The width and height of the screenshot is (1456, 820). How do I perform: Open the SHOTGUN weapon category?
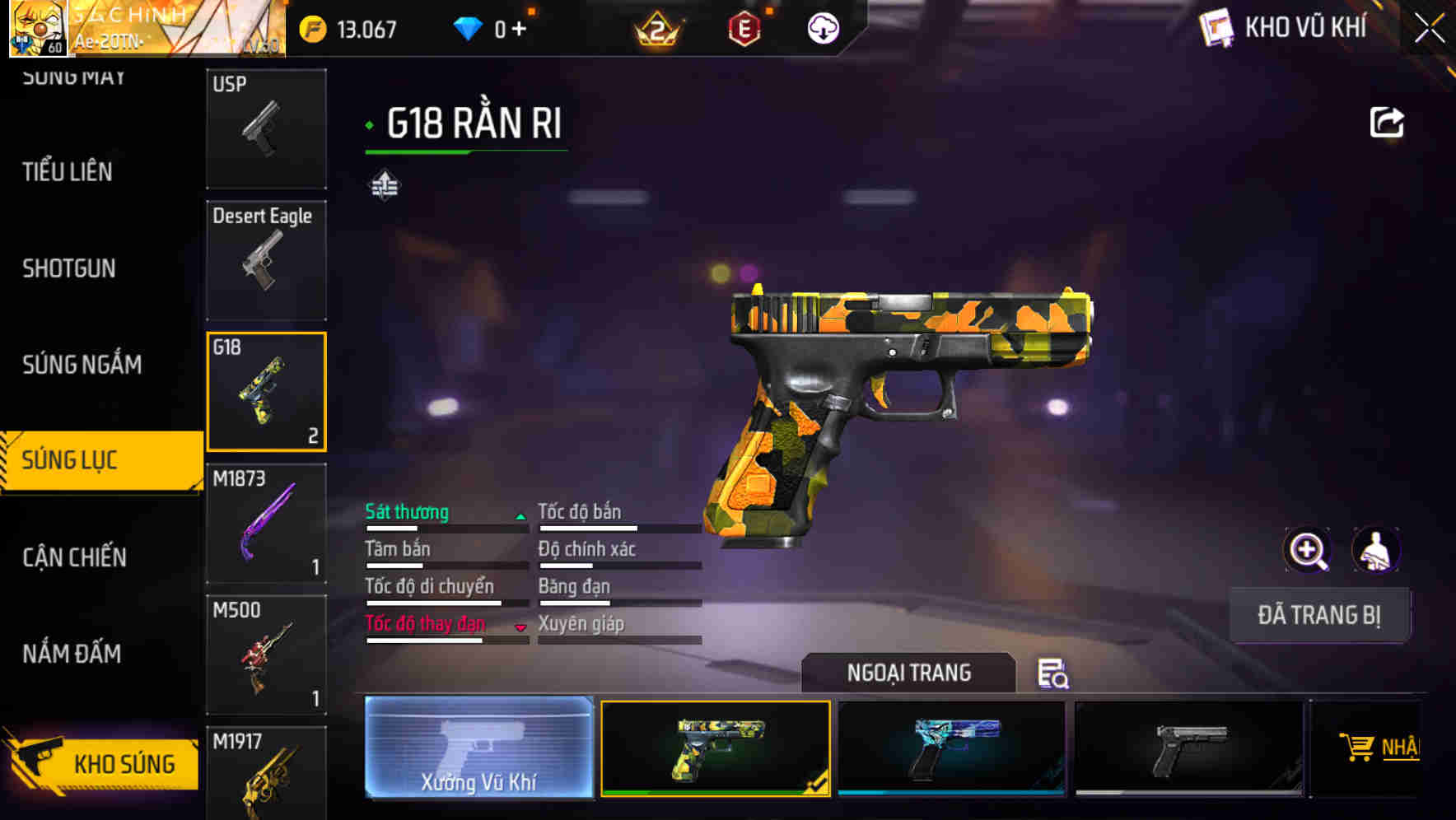pyautogui.click(x=69, y=269)
